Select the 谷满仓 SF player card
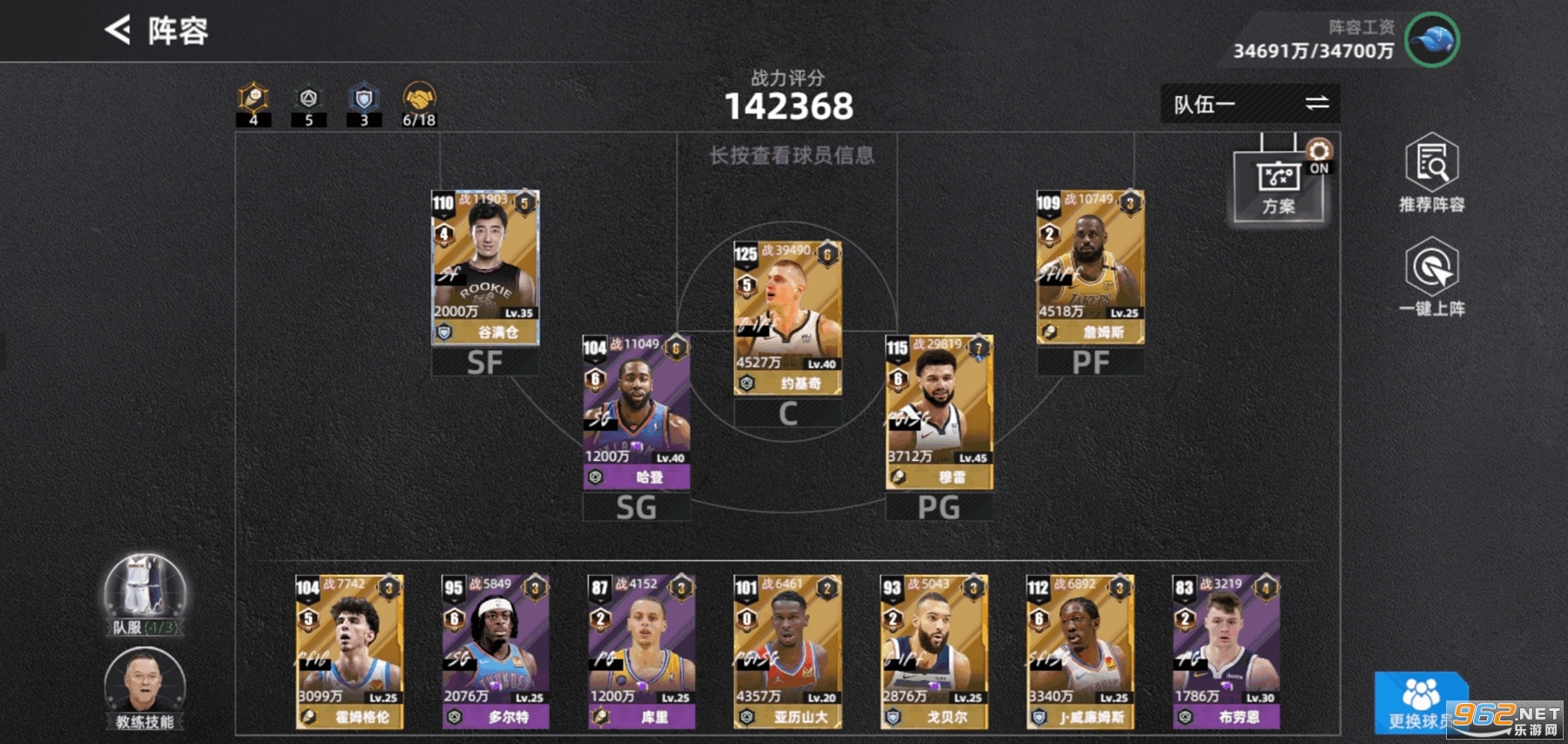1568x744 pixels. (x=485, y=267)
